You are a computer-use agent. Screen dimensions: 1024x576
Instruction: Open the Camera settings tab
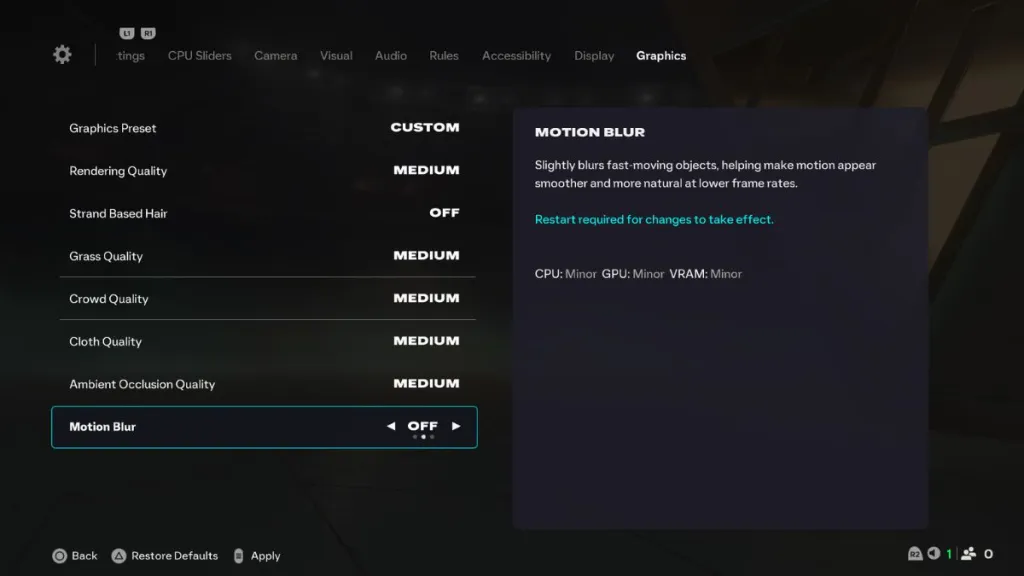275,56
